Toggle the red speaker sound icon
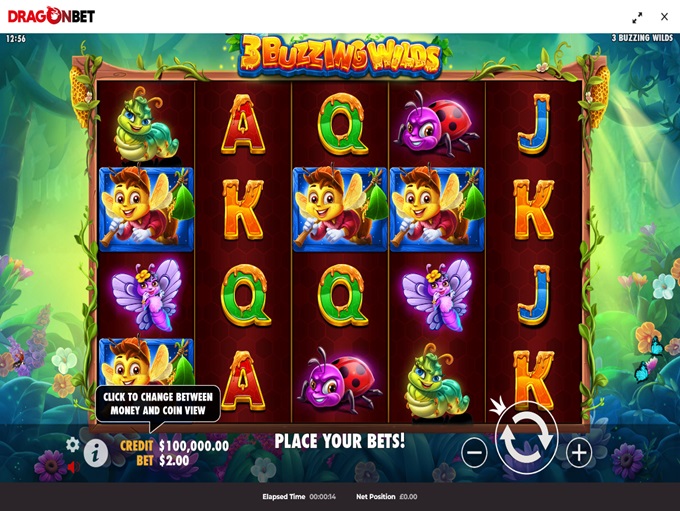 click(x=72, y=466)
